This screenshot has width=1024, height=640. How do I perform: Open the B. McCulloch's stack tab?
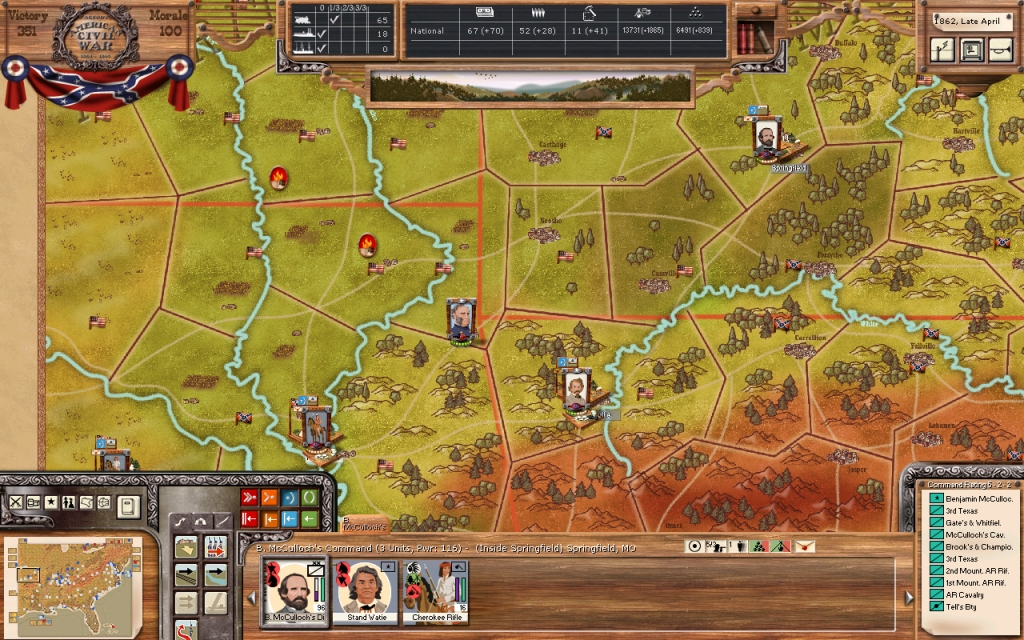(364, 522)
